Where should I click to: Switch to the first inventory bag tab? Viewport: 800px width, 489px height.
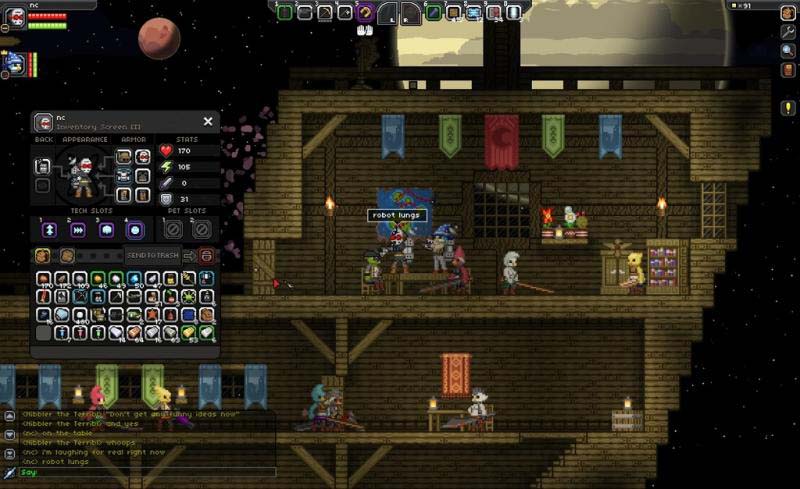42,255
